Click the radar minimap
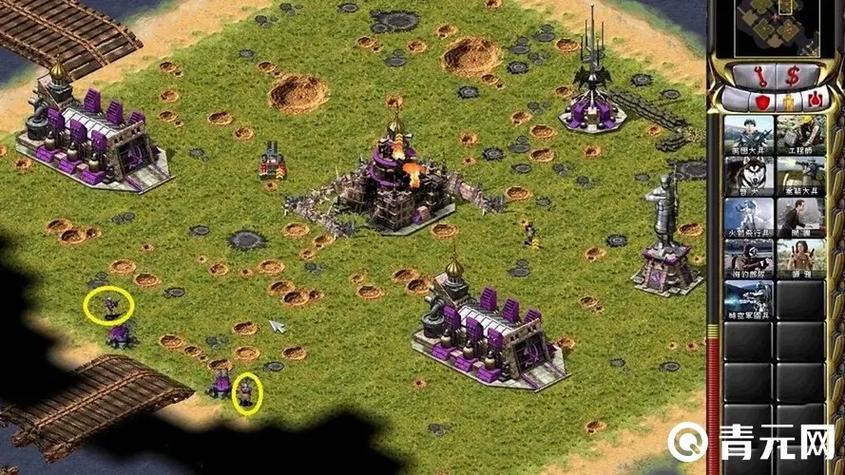This screenshot has height=475, width=845. click(774, 27)
